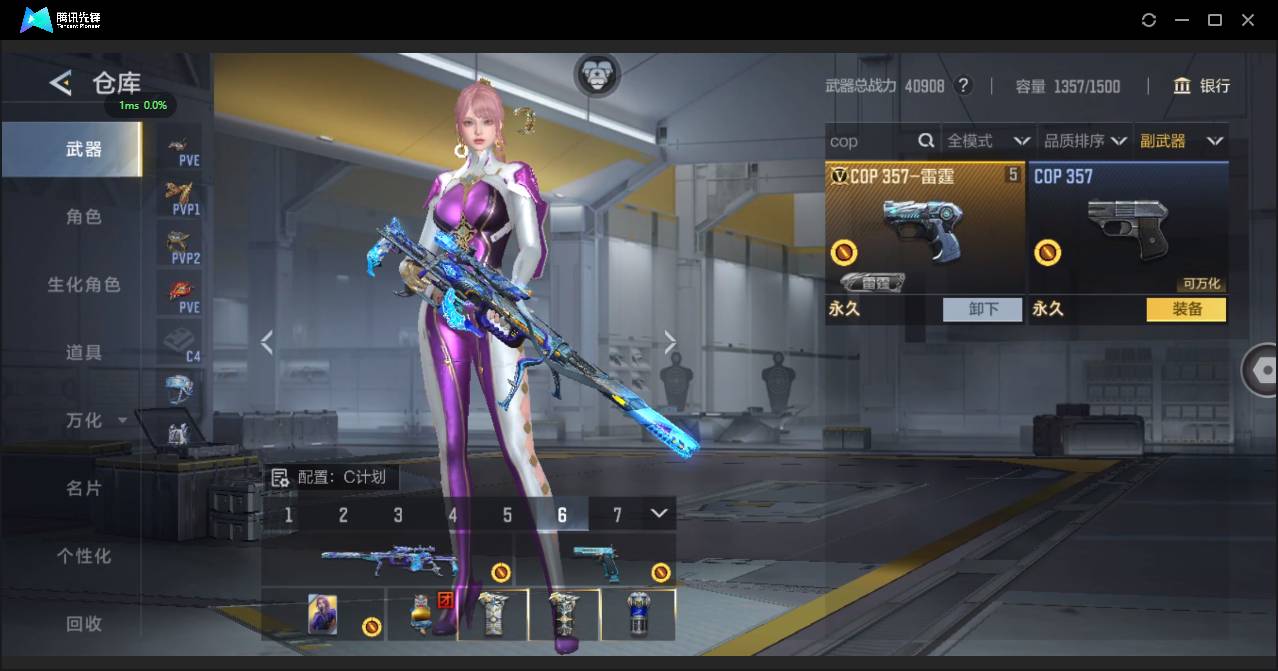Image resolution: width=1278 pixels, height=671 pixels.
Task: Close the Tencent emulator window
Action: pos(1248,20)
